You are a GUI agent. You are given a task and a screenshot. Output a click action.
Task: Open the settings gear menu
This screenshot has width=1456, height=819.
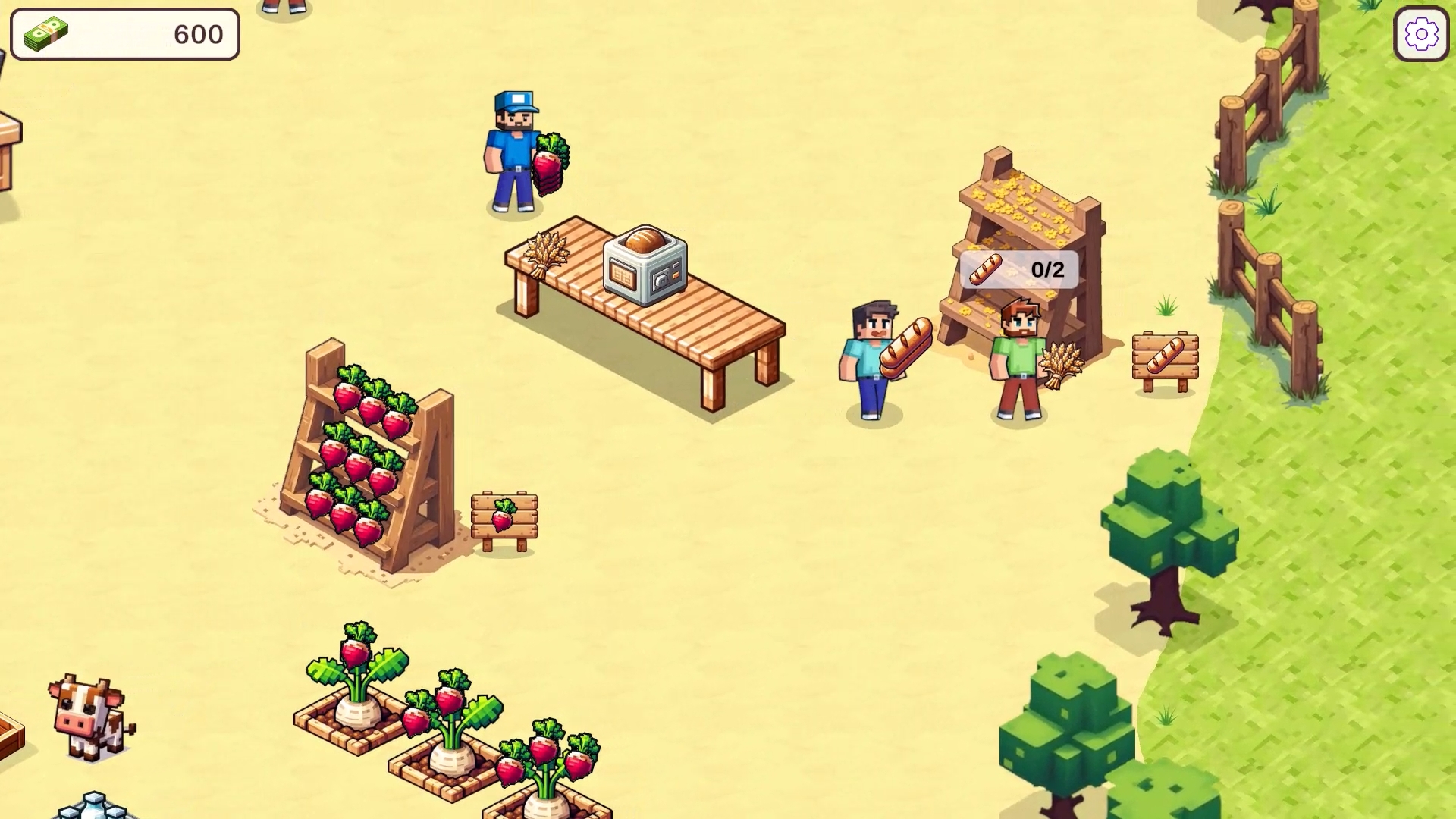1423,33
